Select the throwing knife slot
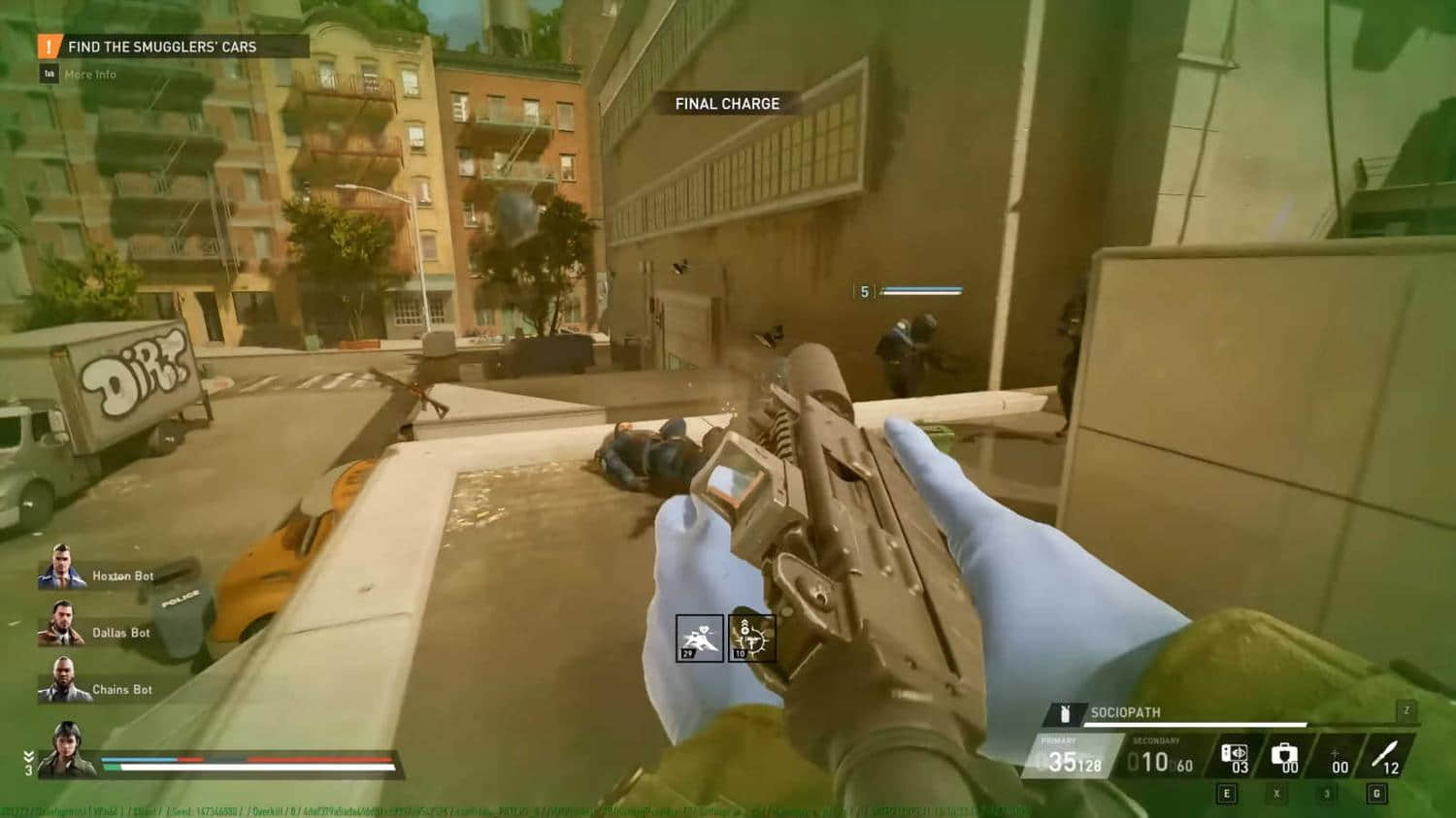Viewport: 1456px width, 818px height. 1385,755
